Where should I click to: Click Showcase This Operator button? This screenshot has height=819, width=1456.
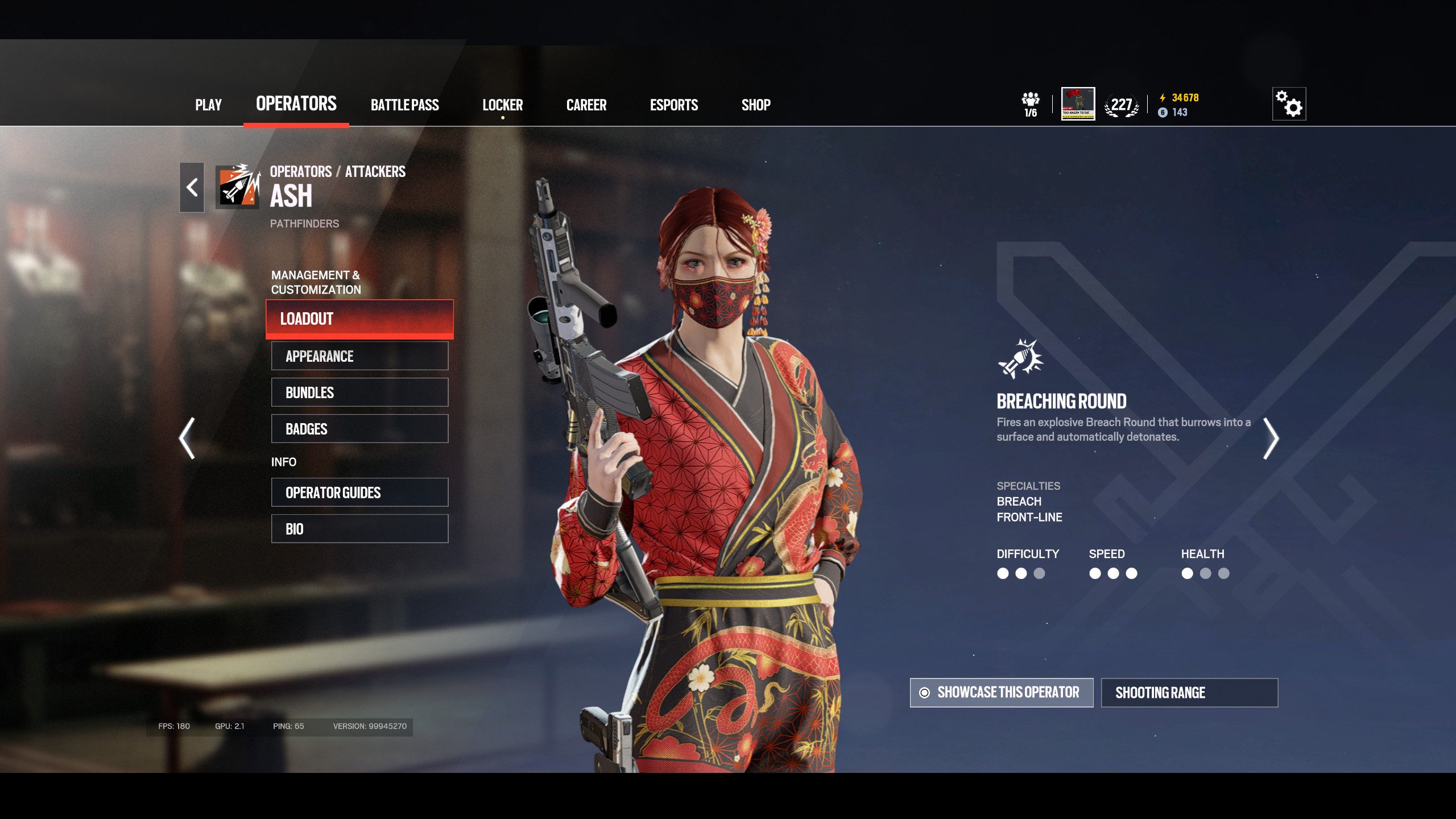click(1001, 693)
